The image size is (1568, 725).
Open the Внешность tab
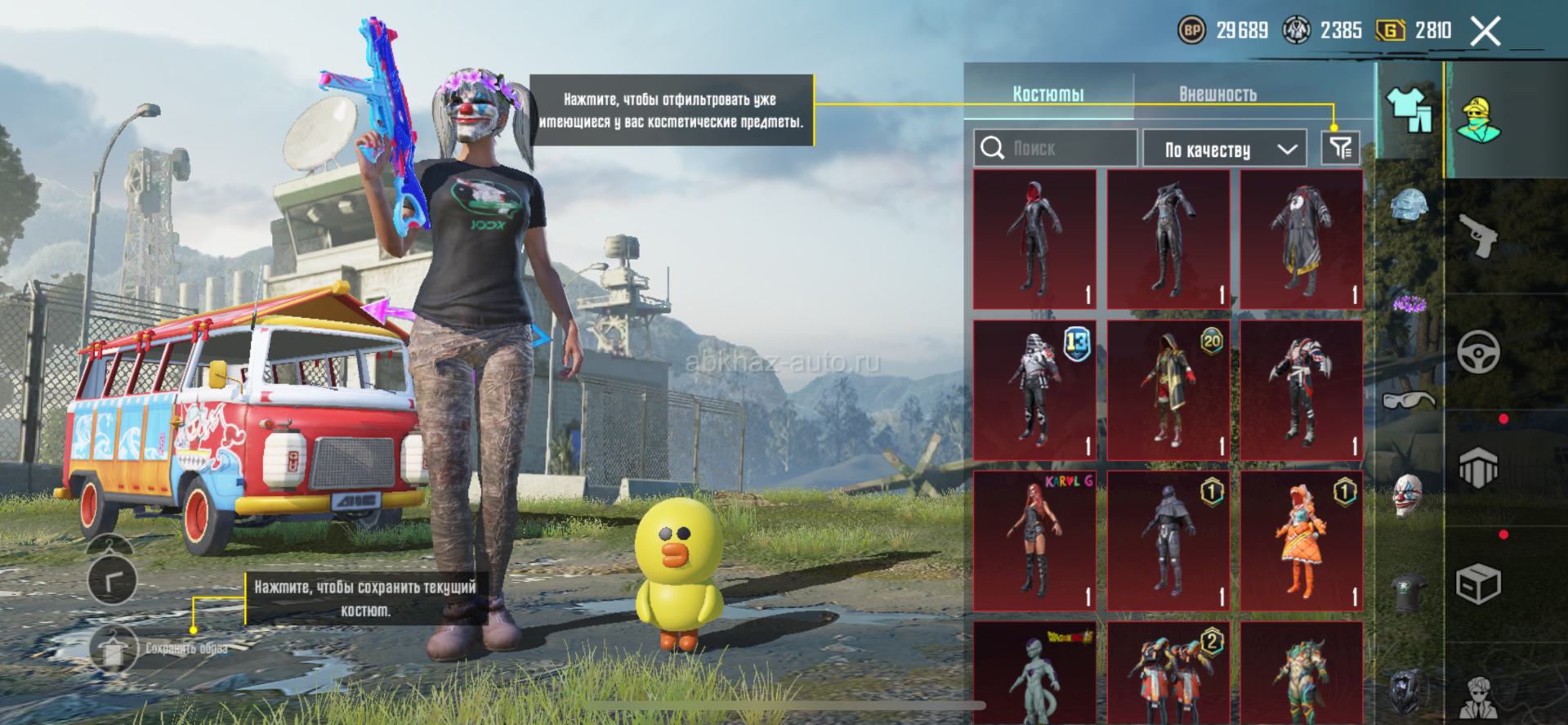click(x=1217, y=94)
